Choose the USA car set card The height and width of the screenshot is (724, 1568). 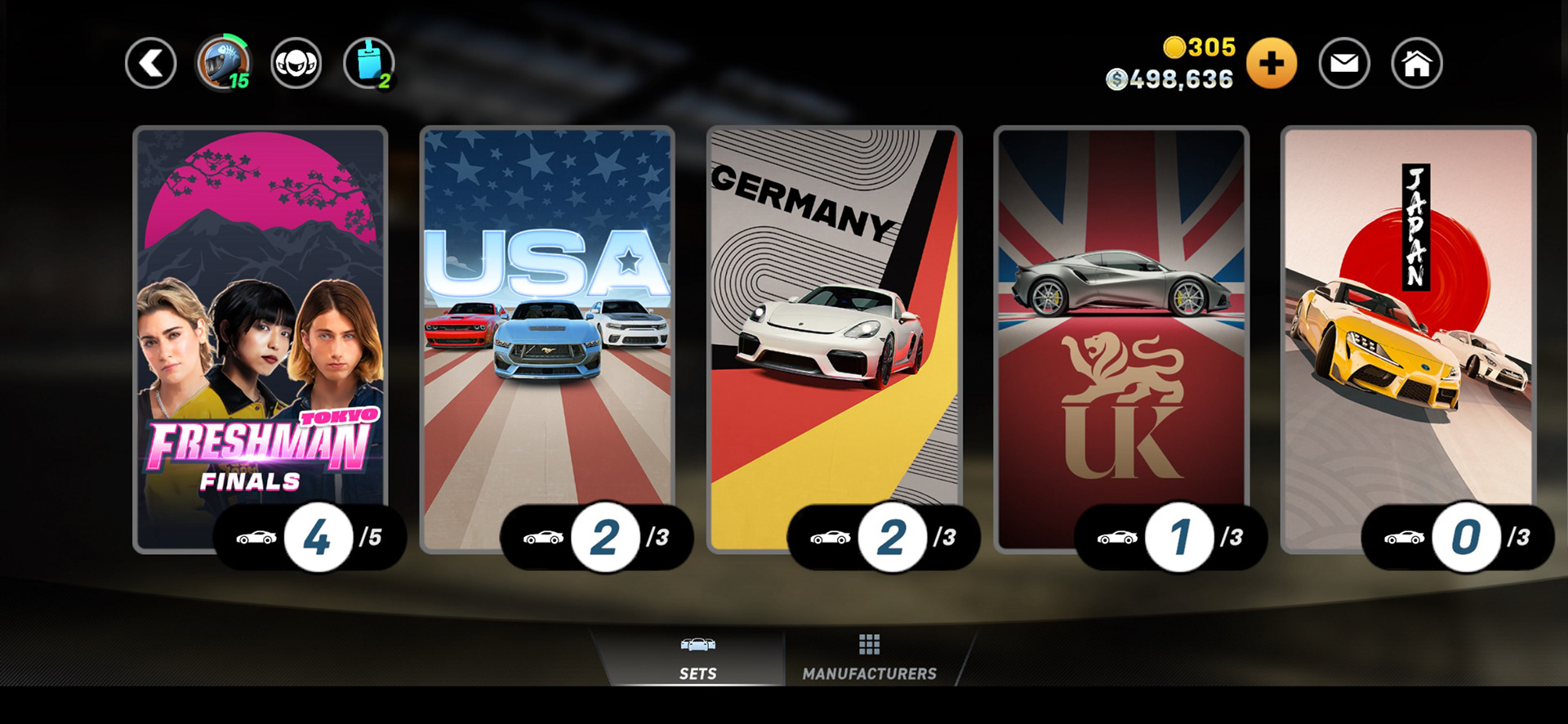coord(547,327)
